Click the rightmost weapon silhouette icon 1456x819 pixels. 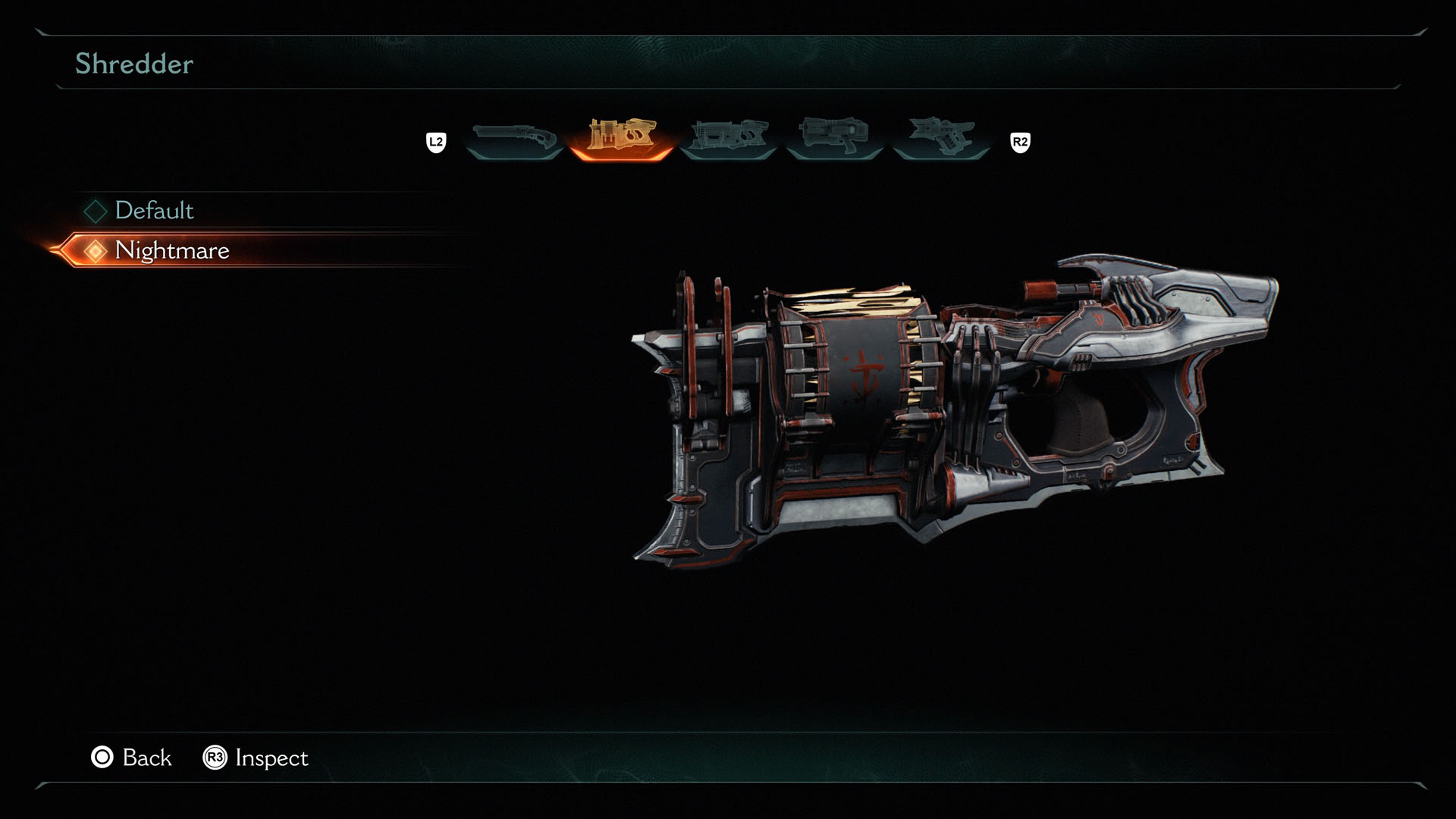945,136
